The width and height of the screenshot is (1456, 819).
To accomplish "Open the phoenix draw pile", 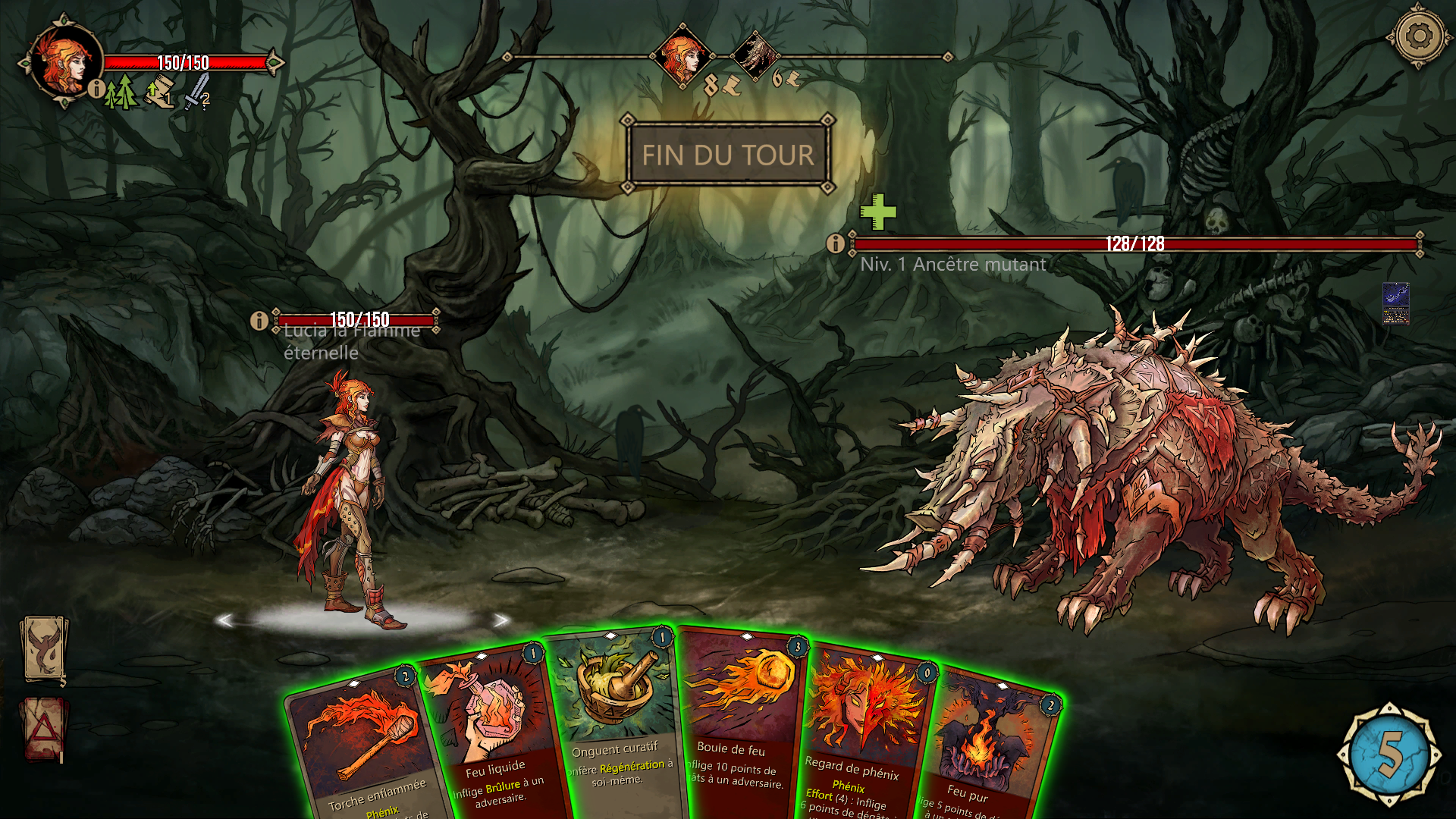I will 44,648.
